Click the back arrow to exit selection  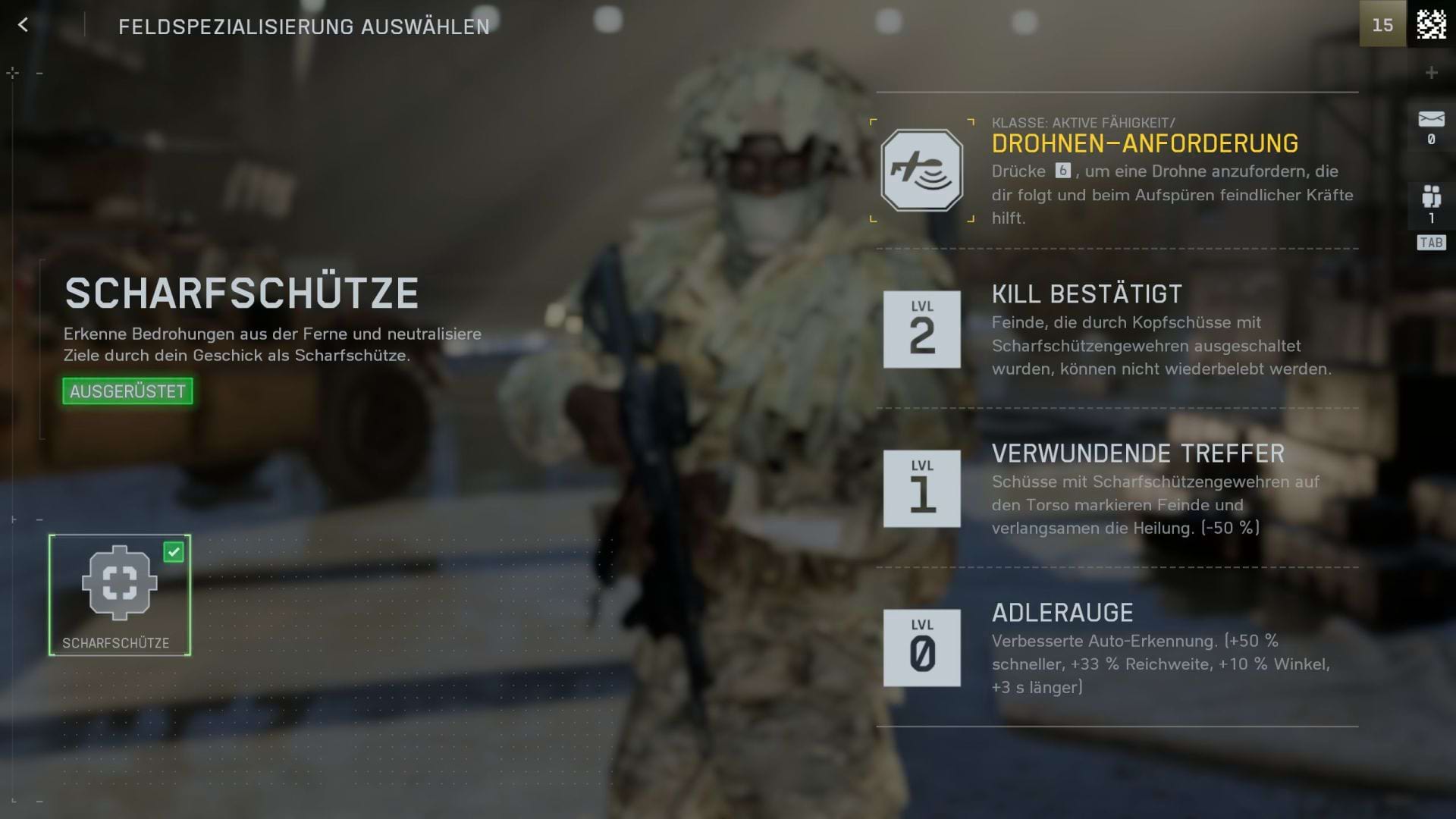[x=24, y=24]
